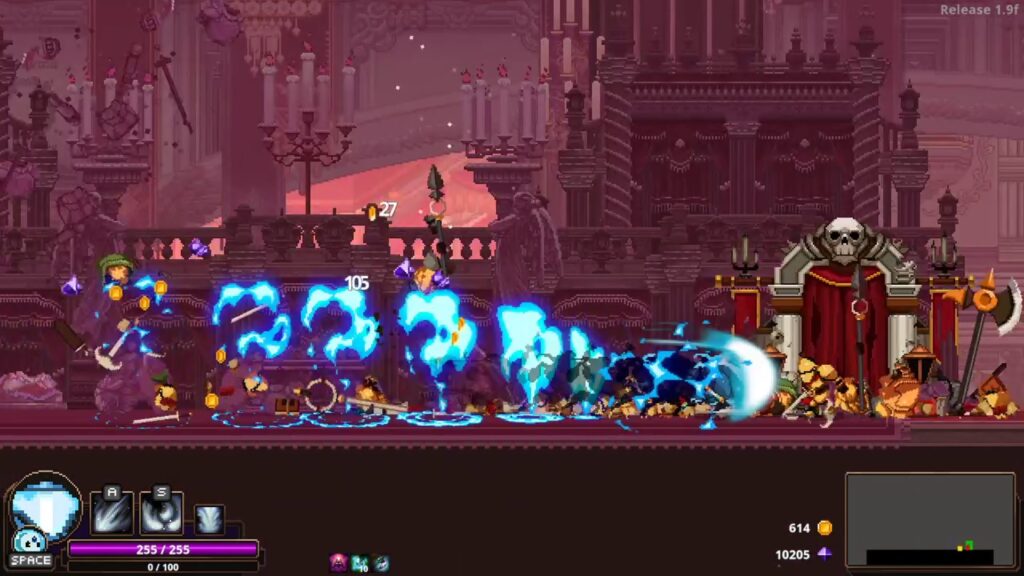The image size is (1024, 576).
Task: Inspect the dark swirl buff icon
Action: tap(381, 563)
